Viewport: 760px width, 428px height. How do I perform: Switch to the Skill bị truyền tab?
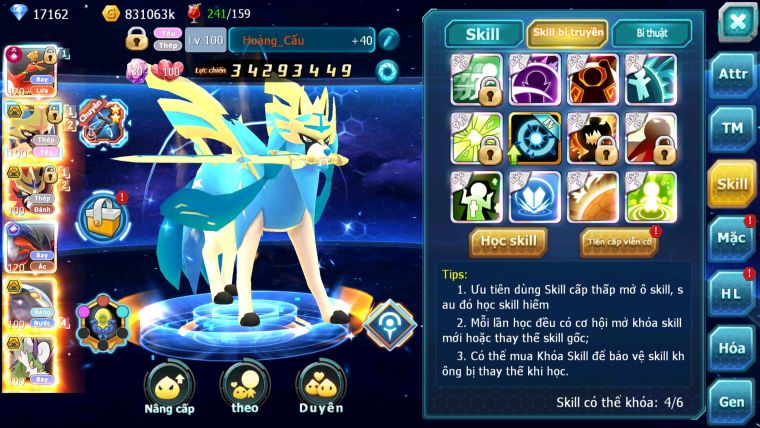567,34
